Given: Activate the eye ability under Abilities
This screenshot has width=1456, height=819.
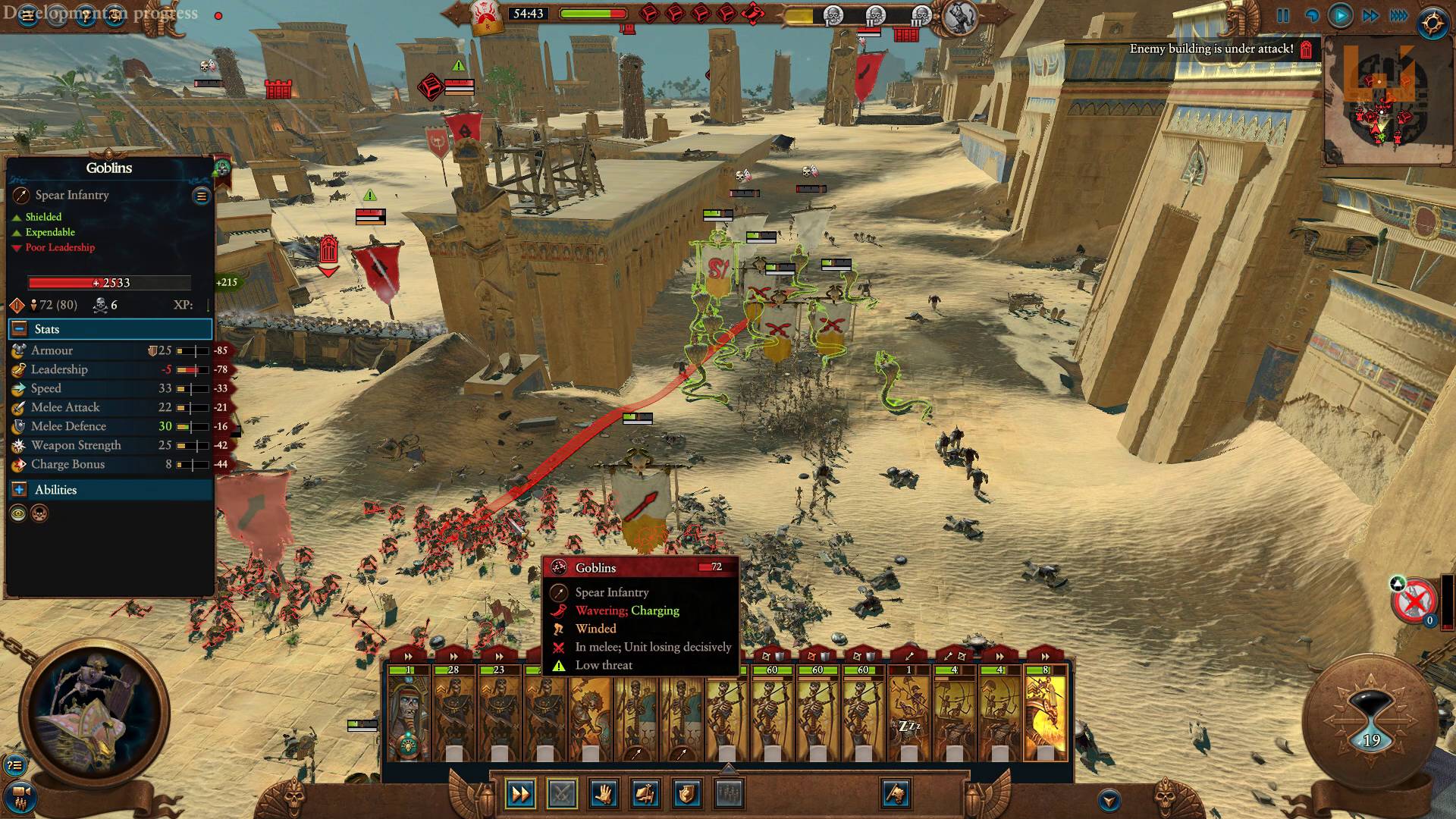Looking at the screenshot, I should (x=19, y=513).
